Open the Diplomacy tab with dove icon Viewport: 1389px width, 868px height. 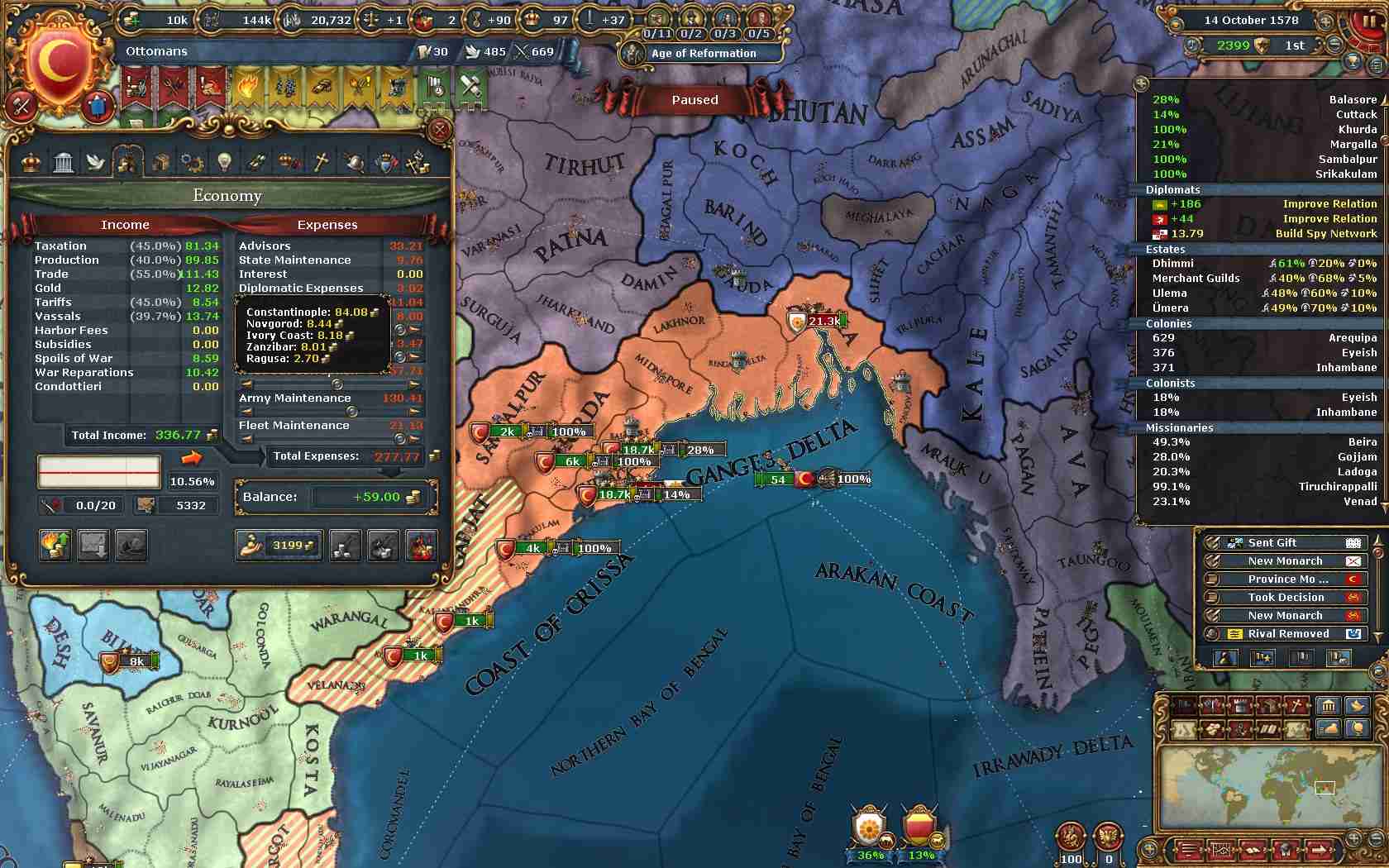[96, 162]
